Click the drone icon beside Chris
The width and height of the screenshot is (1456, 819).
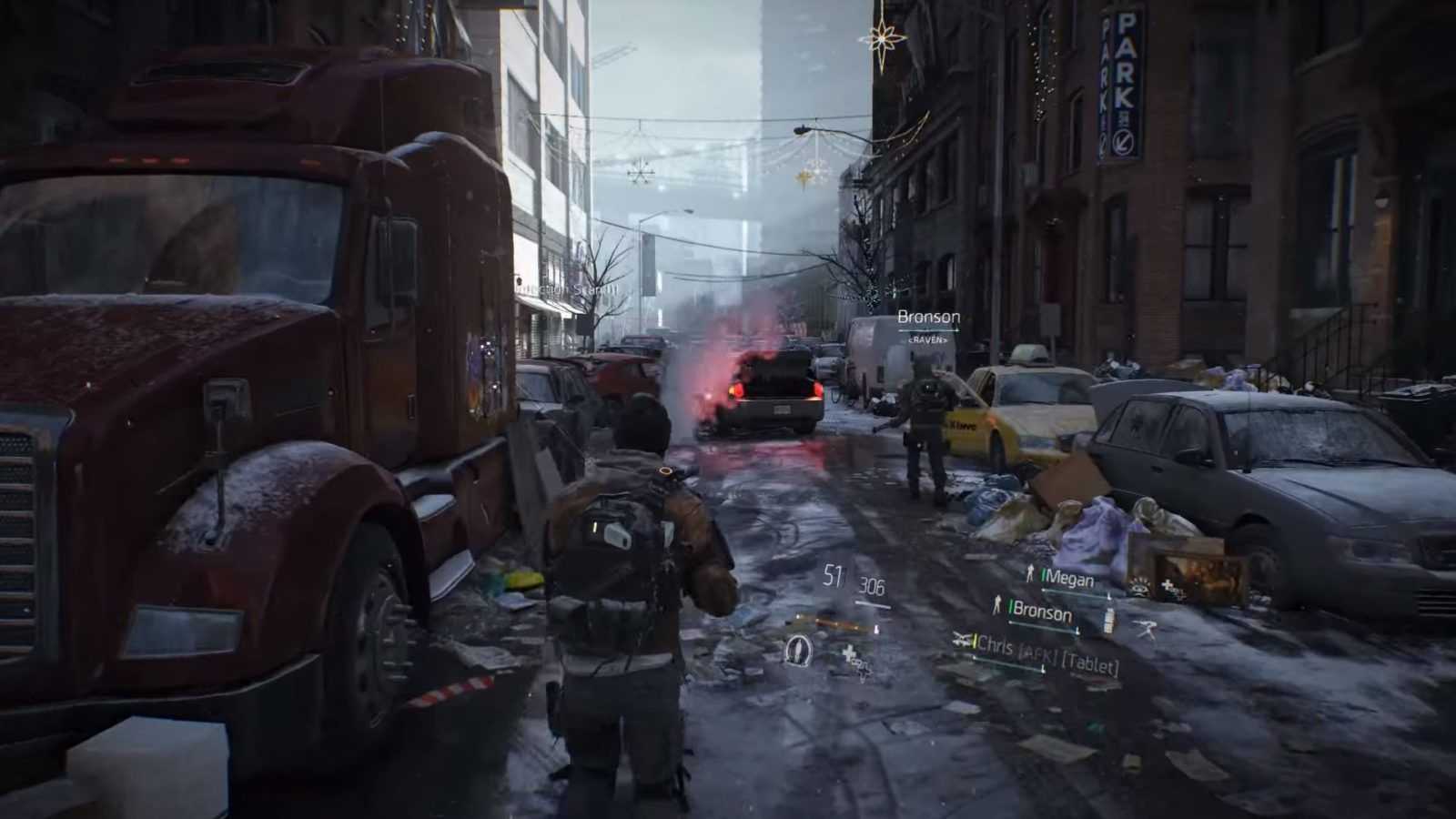963,641
